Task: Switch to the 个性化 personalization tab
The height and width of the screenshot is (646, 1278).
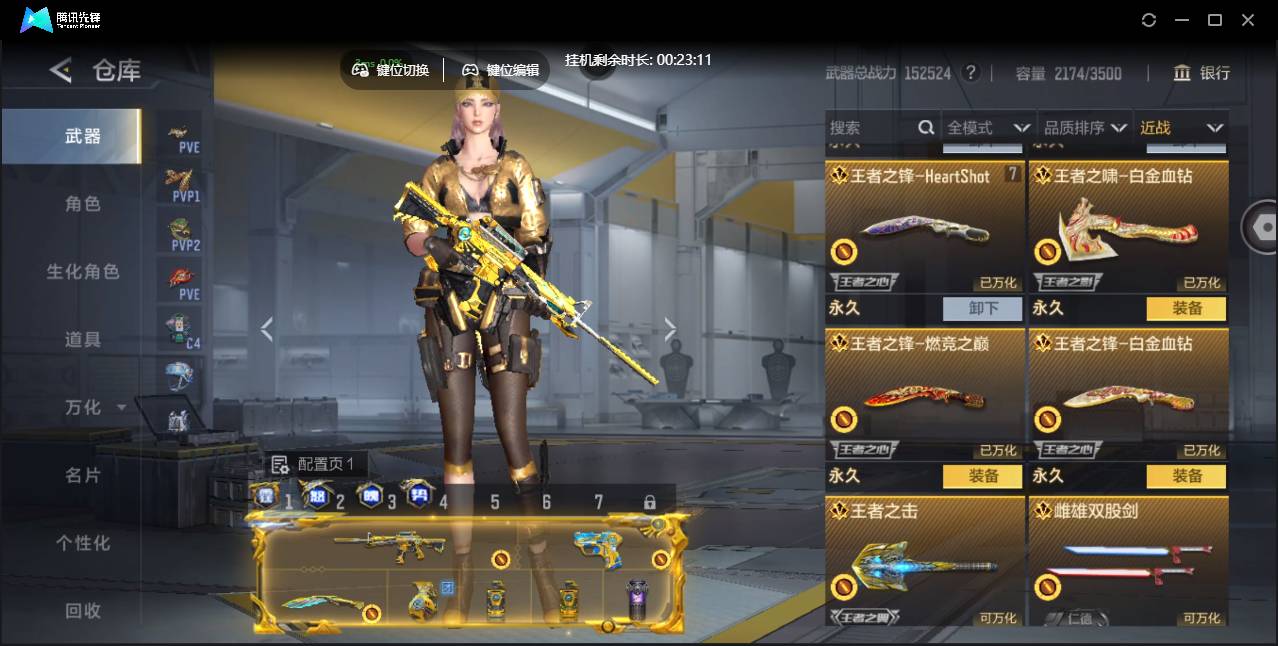Action: tap(83, 543)
